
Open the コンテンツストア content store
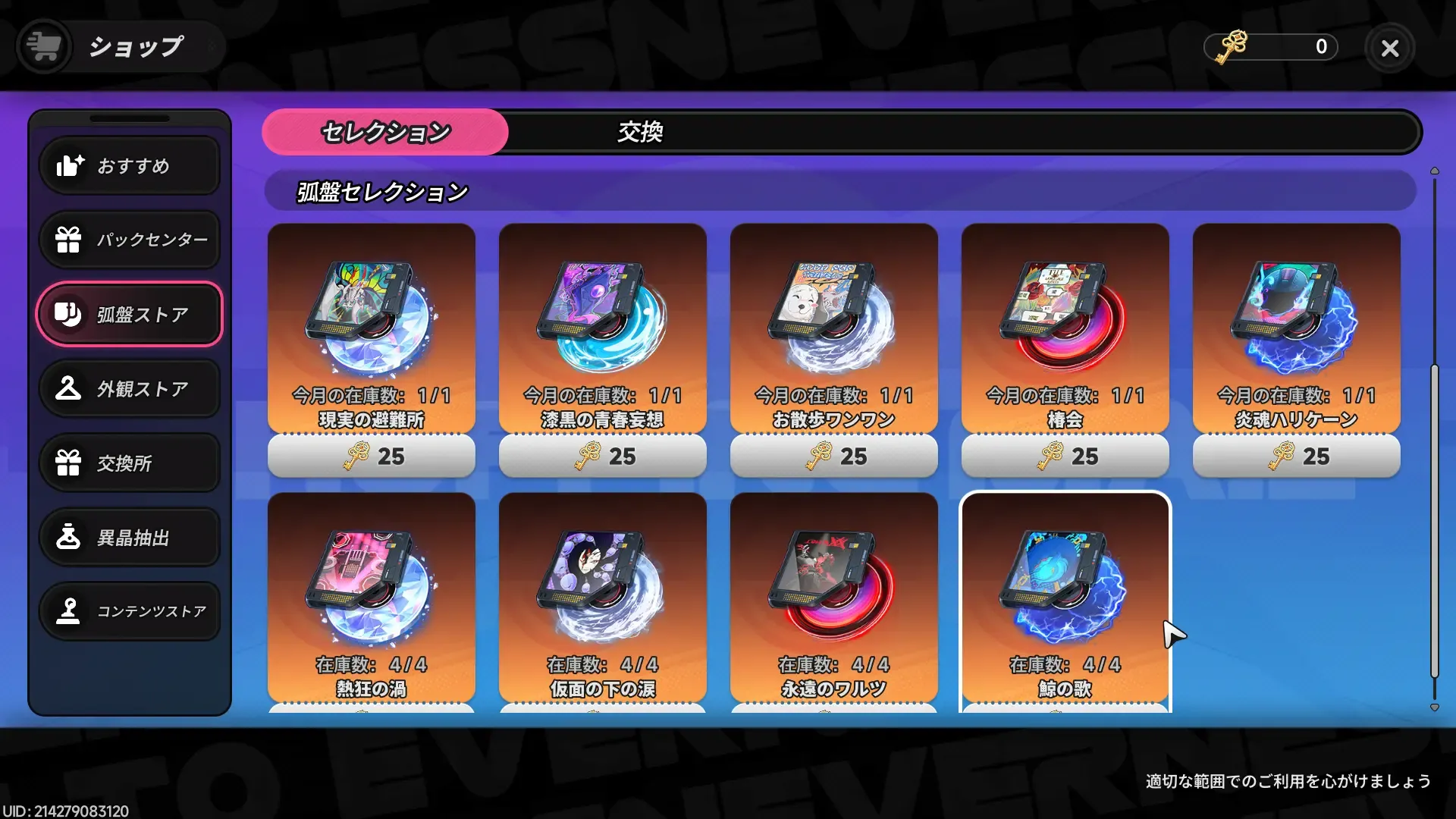(130, 611)
